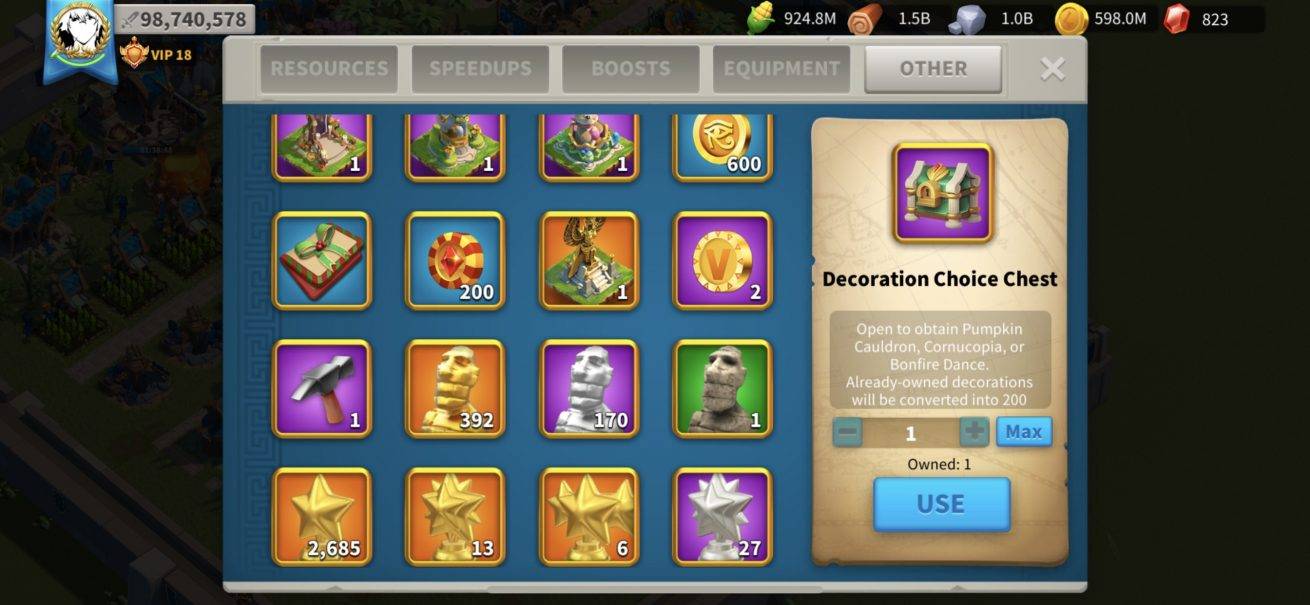Choose the silver star trophy item

click(722, 516)
